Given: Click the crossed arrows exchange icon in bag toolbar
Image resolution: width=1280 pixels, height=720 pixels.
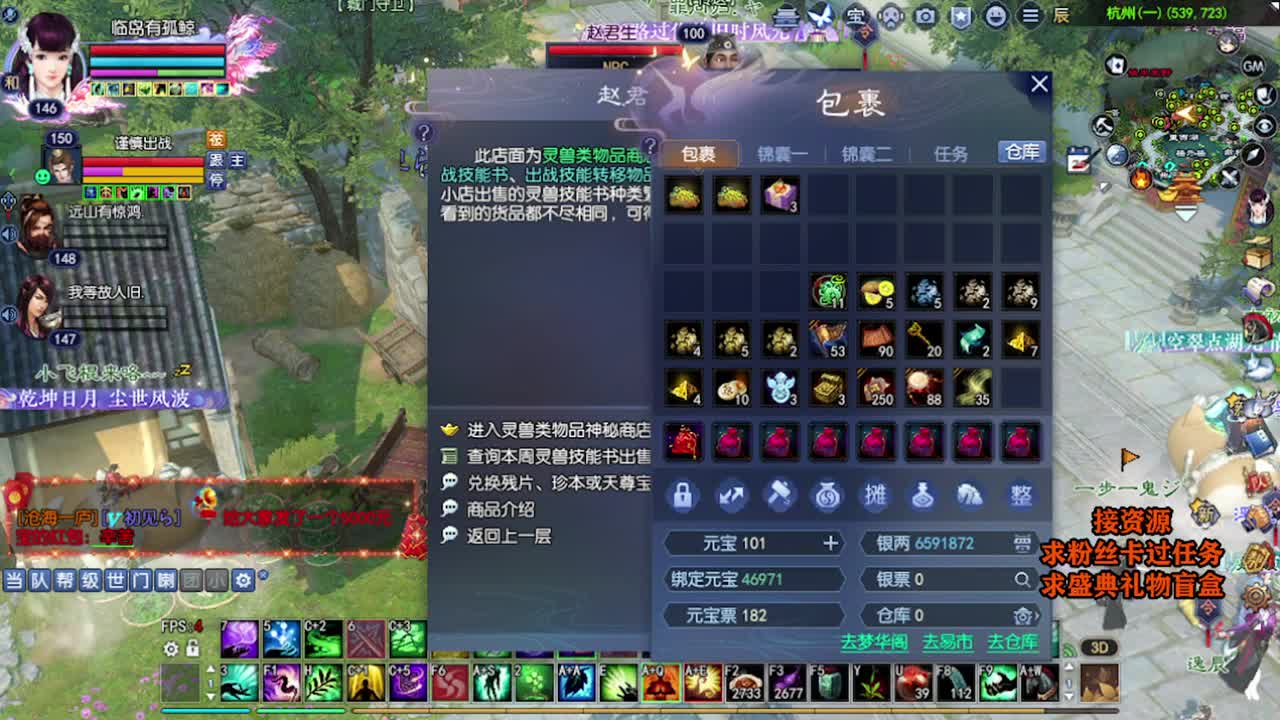Looking at the screenshot, I should [730, 495].
